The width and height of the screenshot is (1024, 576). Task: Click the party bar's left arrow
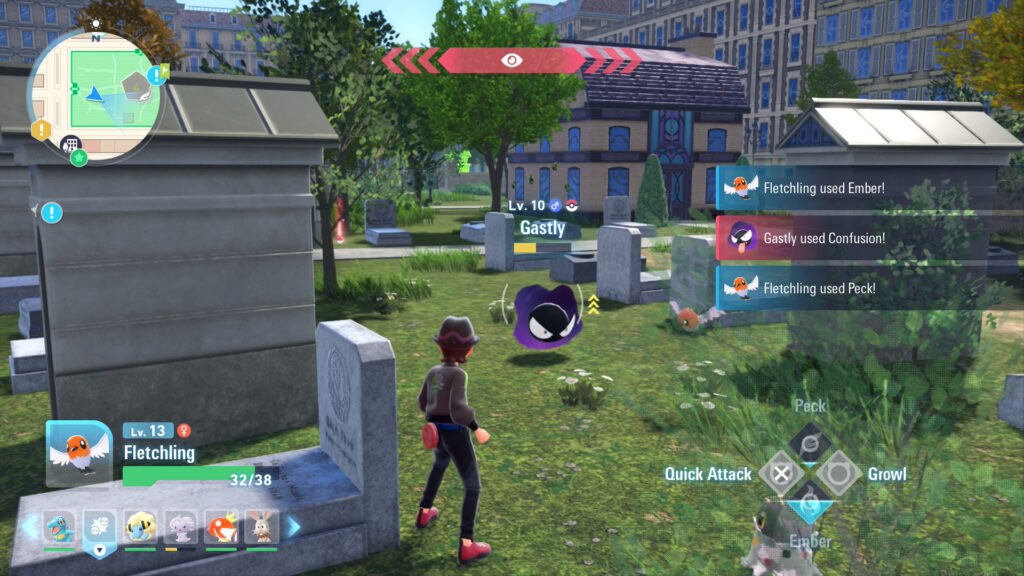click(30, 526)
